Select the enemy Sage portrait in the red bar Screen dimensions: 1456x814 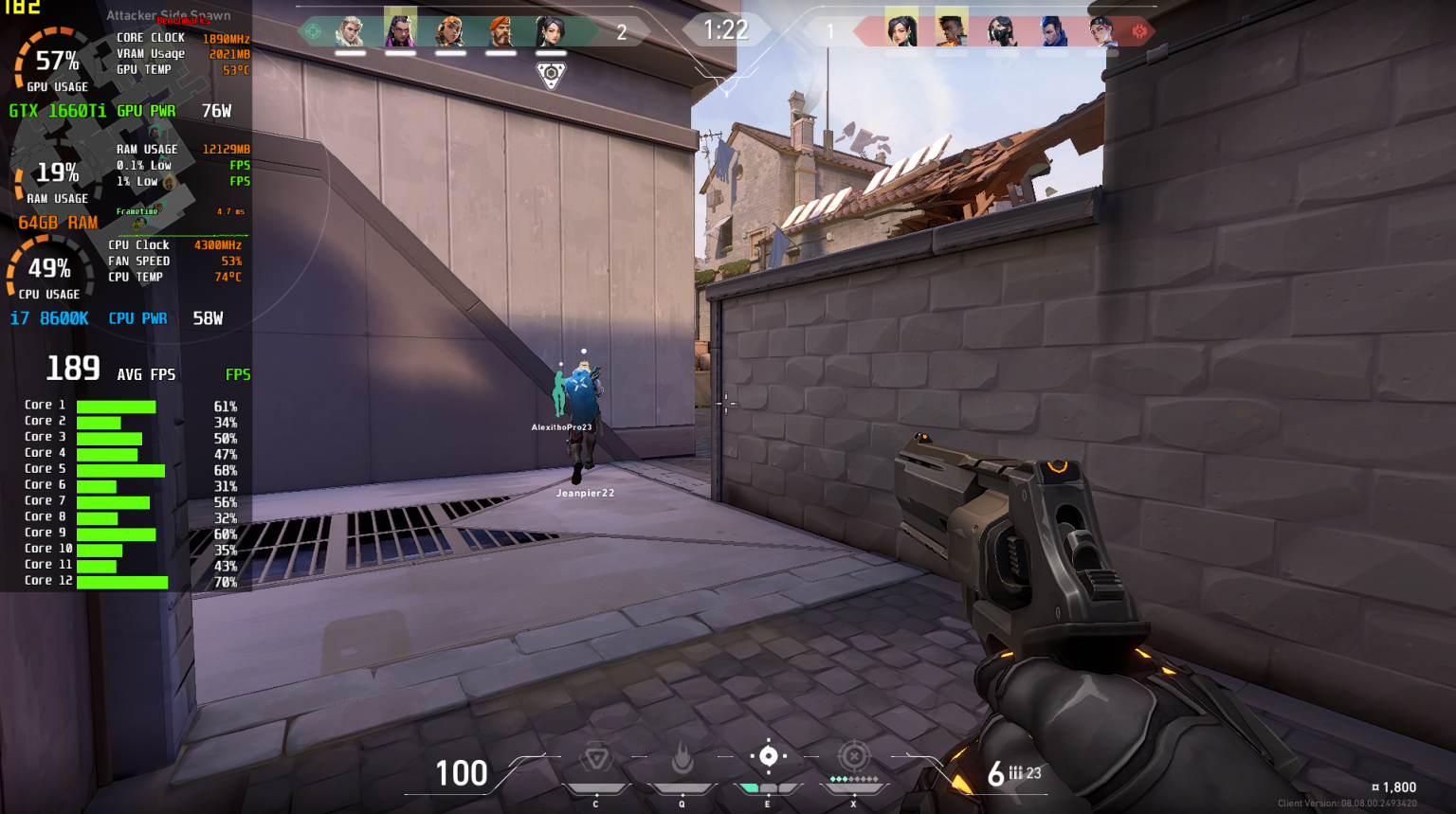pos(901,31)
